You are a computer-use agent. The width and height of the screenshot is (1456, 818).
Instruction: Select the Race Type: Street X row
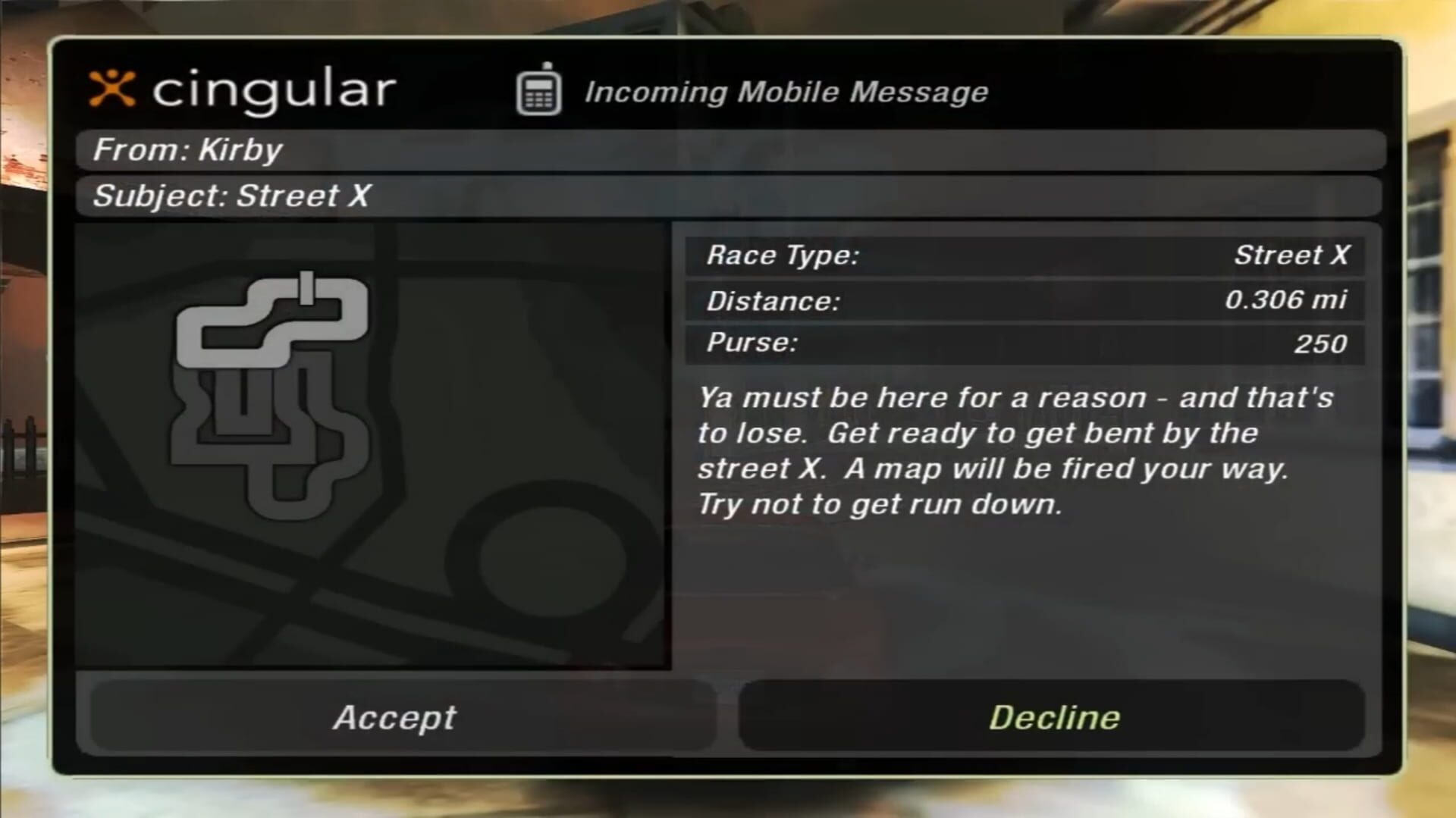[1024, 255]
